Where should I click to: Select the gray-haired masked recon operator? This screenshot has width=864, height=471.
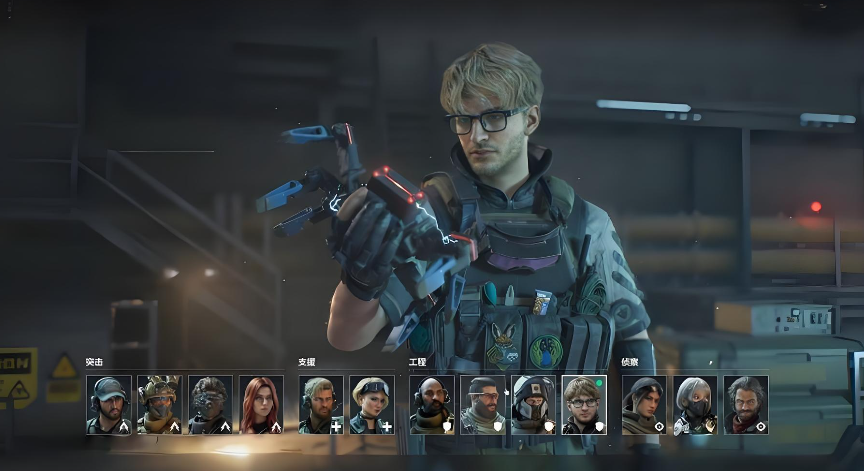click(x=695, y=404)
